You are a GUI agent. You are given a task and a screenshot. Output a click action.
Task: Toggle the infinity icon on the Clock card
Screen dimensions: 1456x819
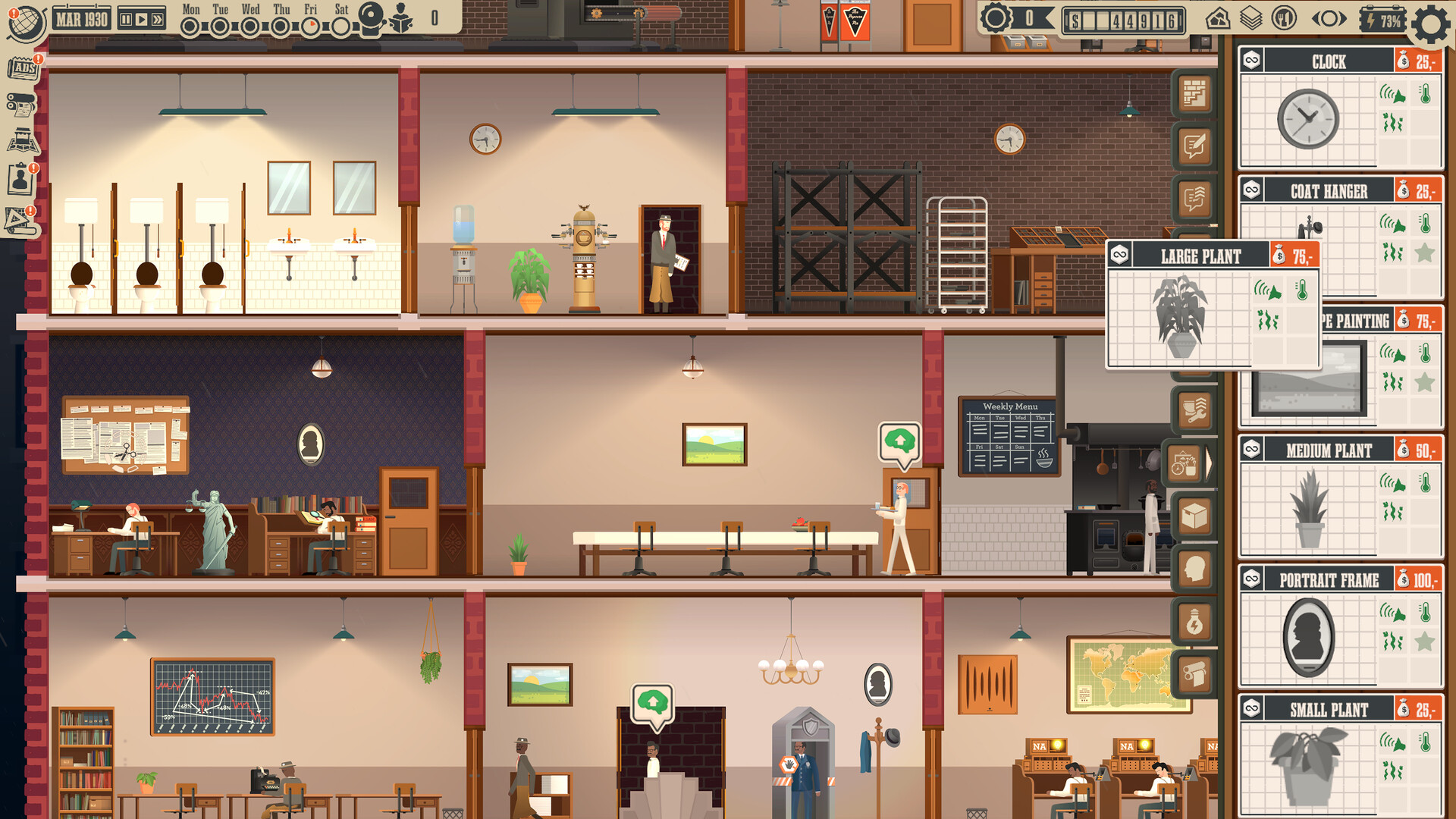[x=1250, y=61]
